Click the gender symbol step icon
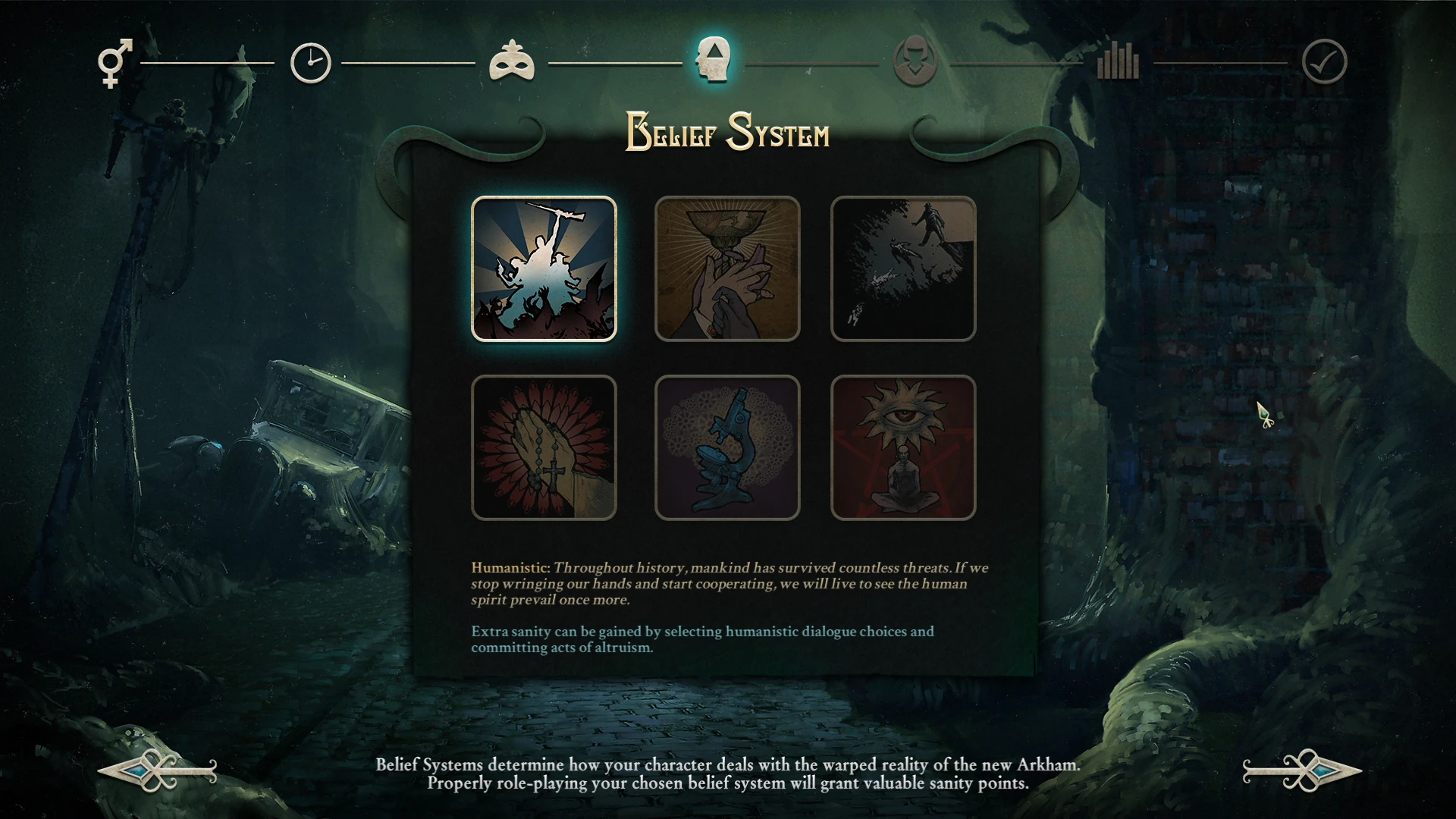 click(112, 61)
